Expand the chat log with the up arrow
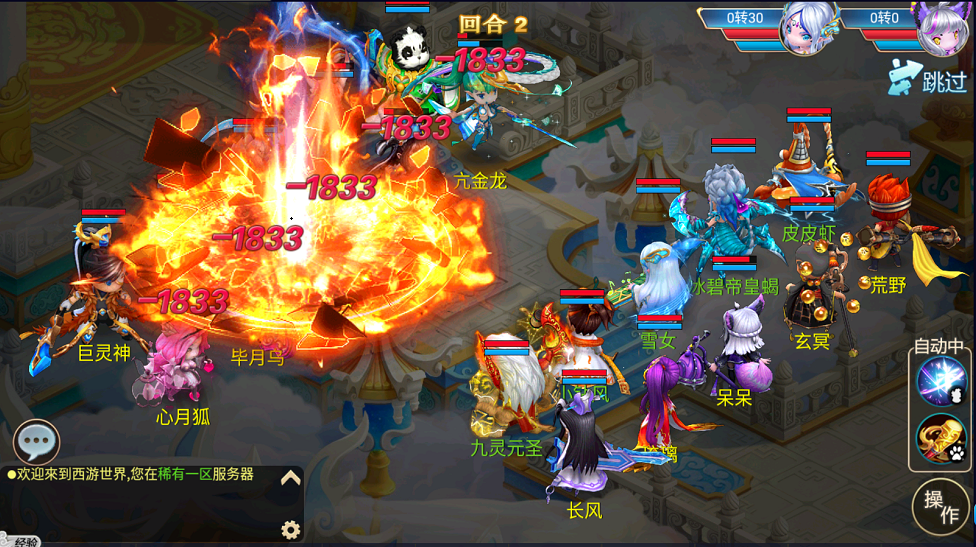Screen dimensions: 976x547 (290, 478)
